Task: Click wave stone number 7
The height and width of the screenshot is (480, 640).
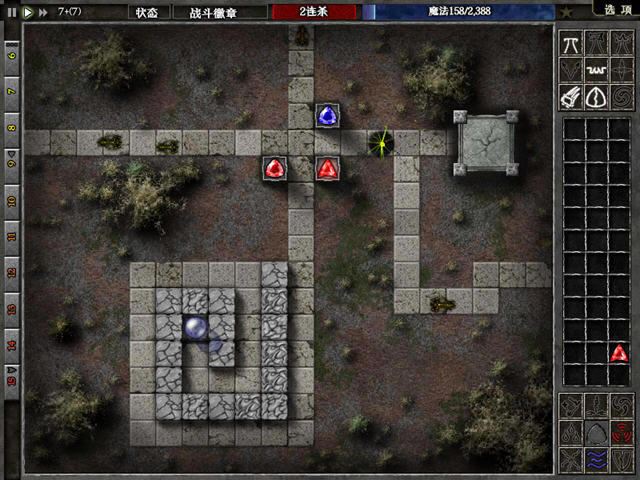Action: click(12, 91)
